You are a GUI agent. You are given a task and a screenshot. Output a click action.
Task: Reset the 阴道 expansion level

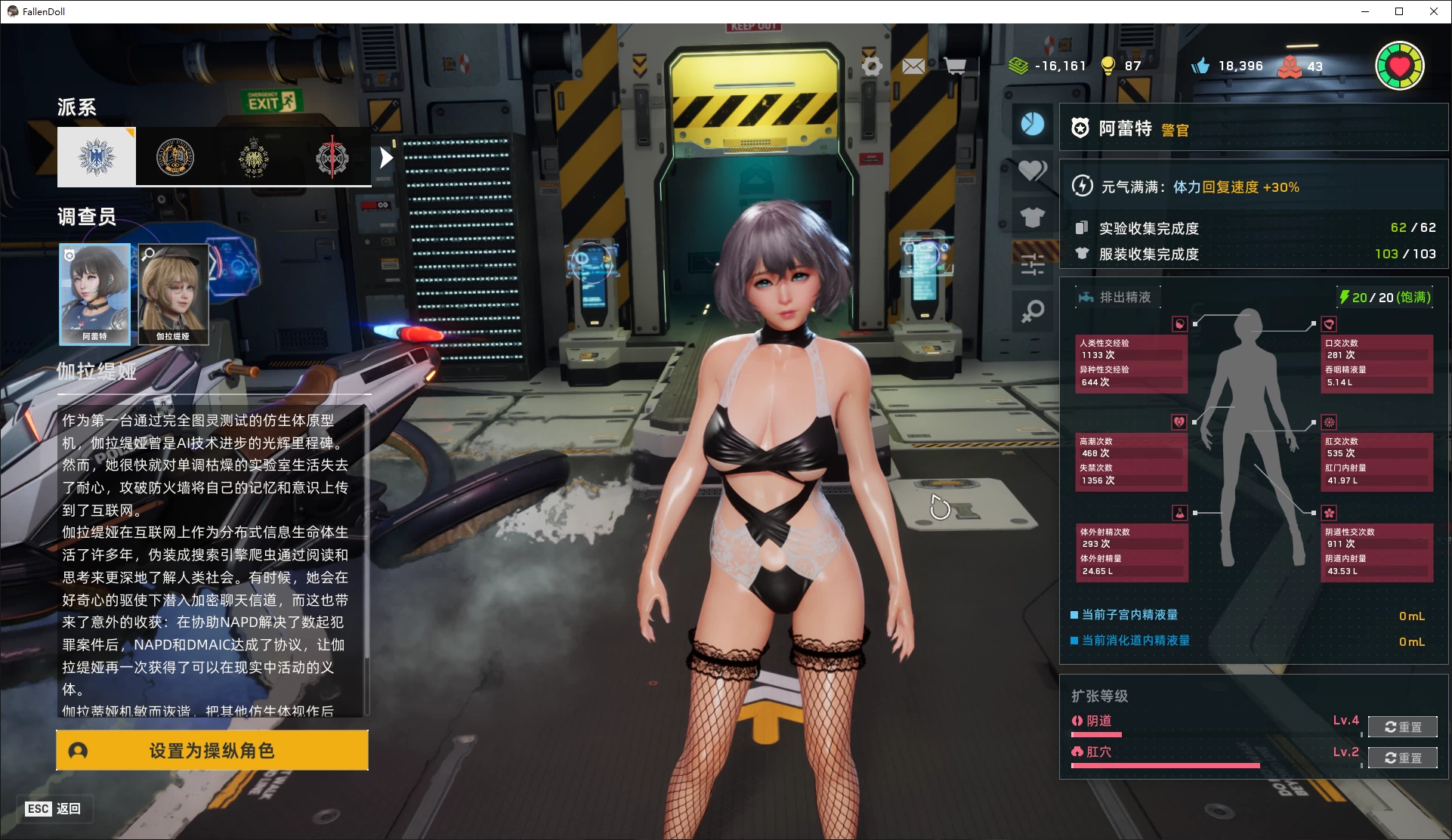tap(1402, 727)
